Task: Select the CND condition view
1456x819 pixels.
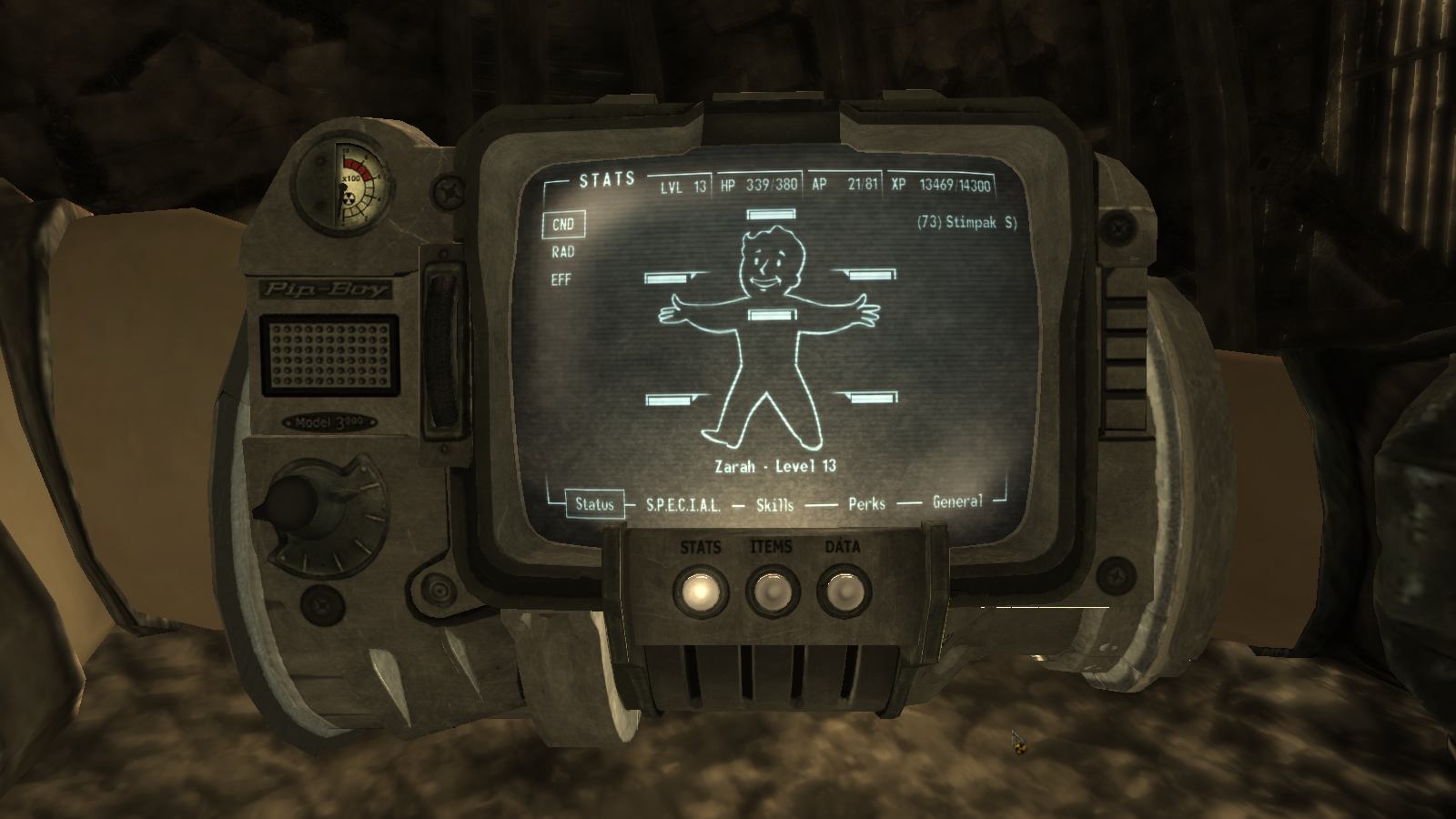Action: coord(563,225)
